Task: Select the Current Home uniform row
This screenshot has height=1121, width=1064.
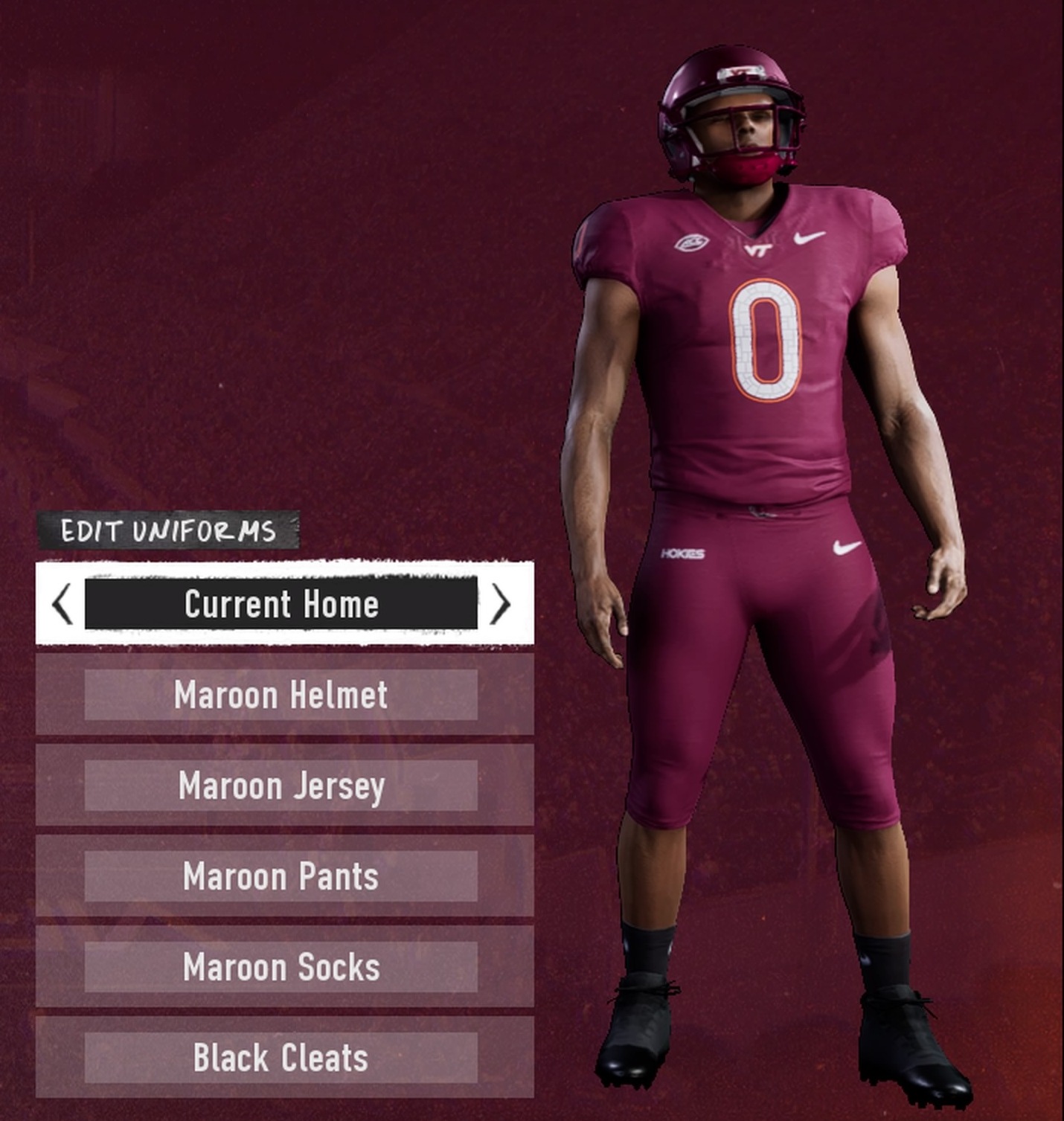Action: (281, 603)
